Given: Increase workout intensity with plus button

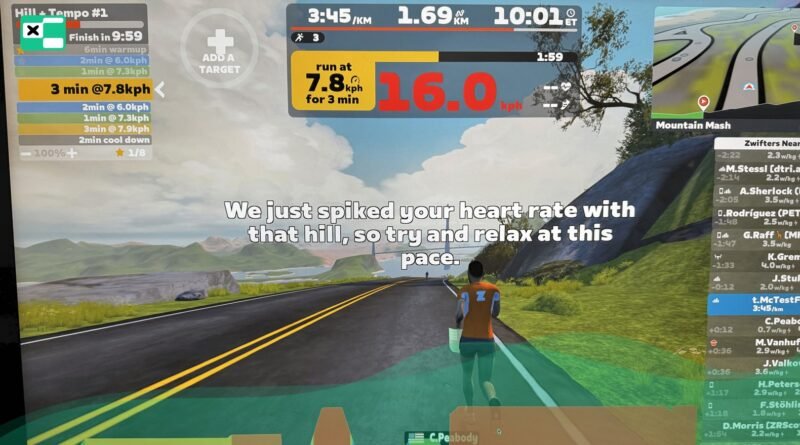Looking at the screenshot, I should pyautogui.click(x=71, y=153).
